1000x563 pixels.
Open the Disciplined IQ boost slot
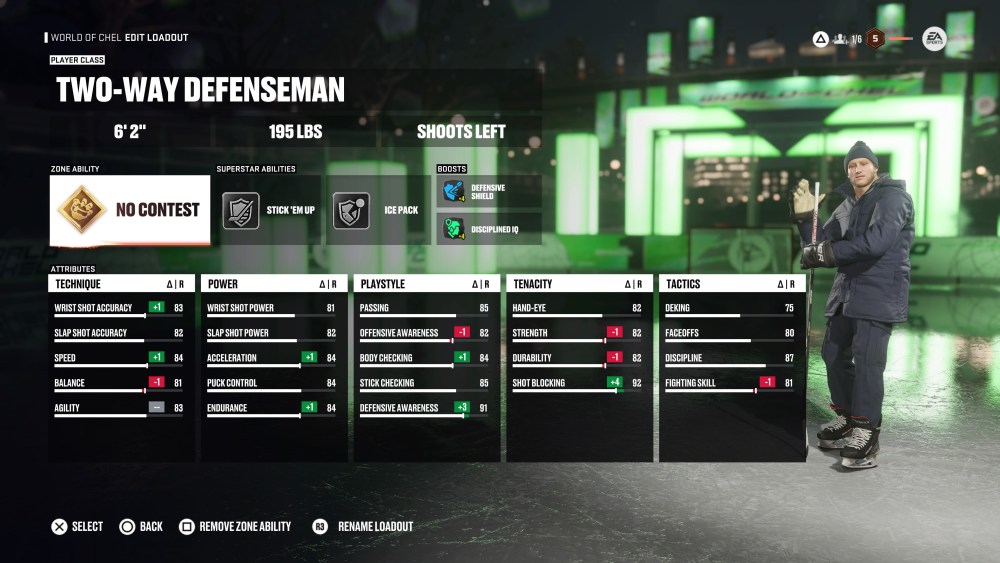tap(490, 228)
